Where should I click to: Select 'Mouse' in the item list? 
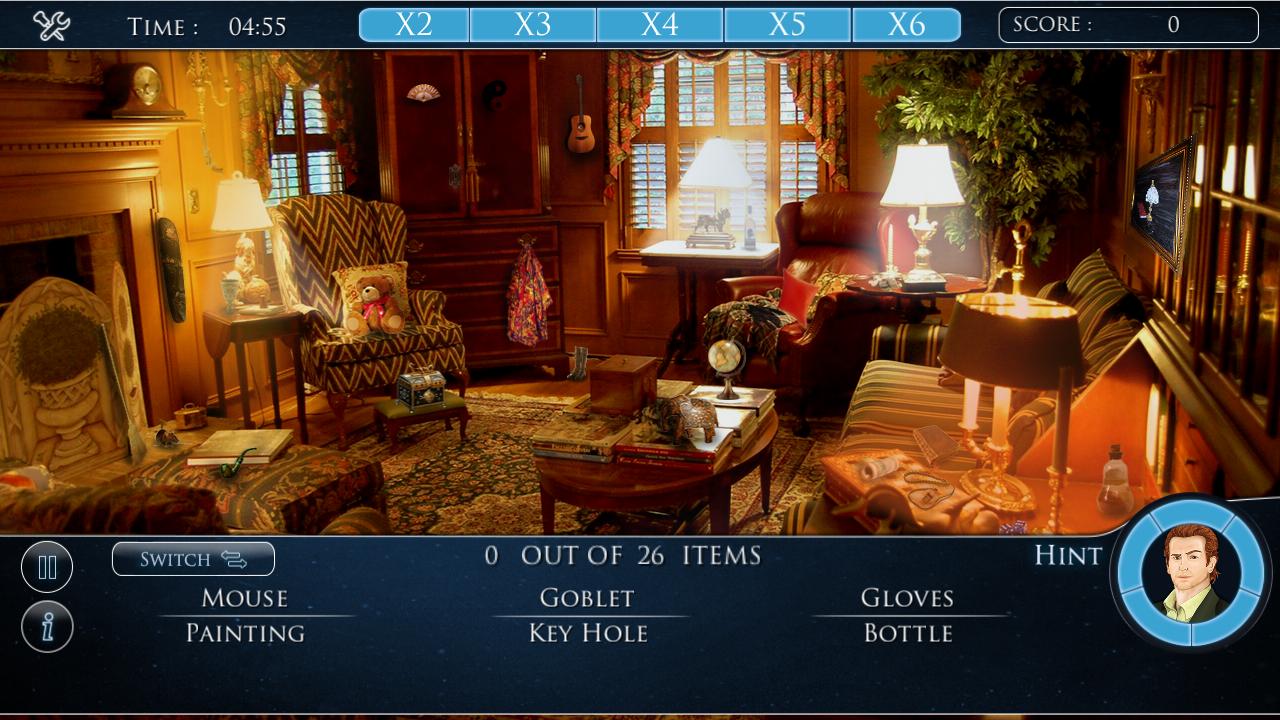coord(243,598)
